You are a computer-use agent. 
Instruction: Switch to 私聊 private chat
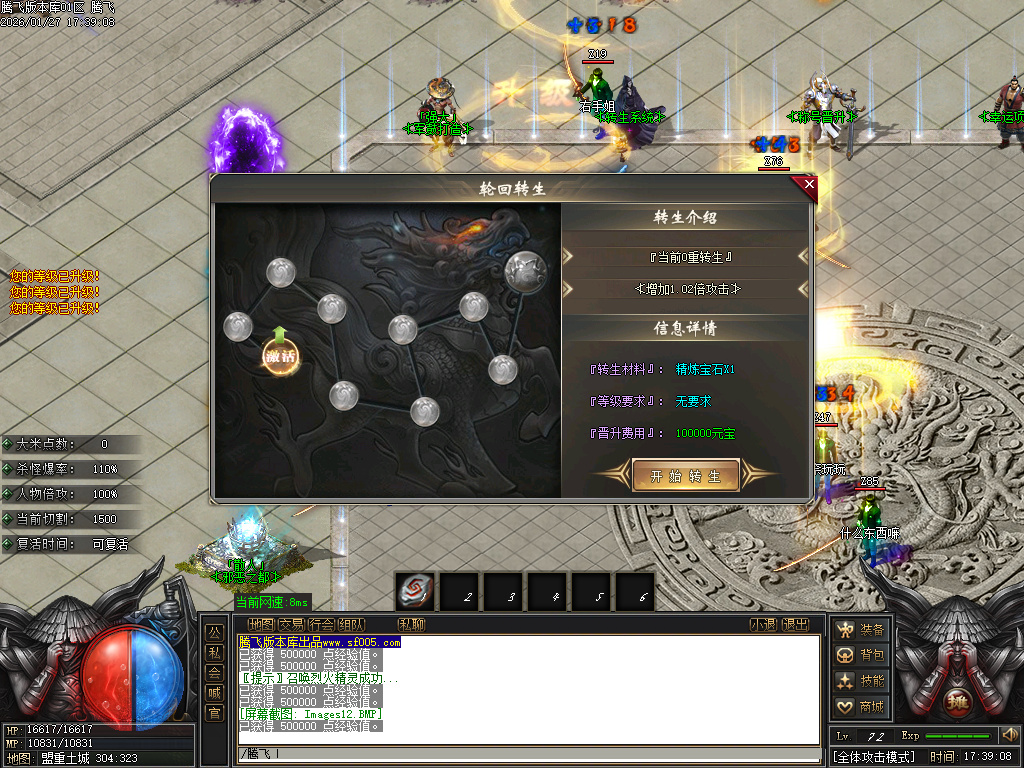tap(412, 625)
